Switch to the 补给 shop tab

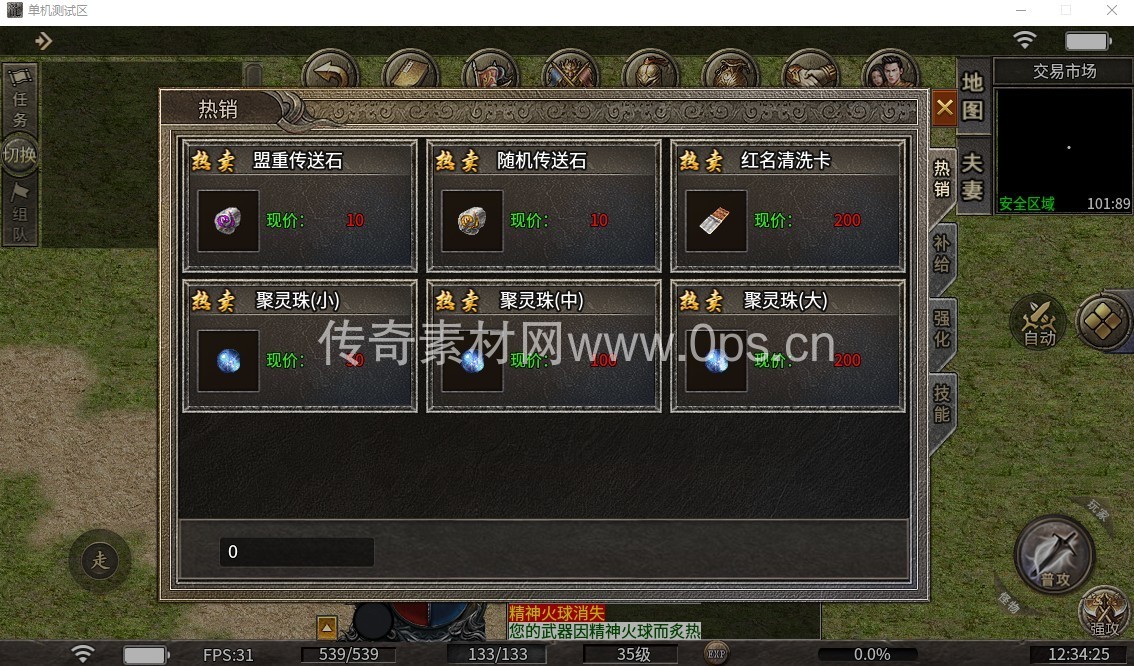coord(942,253)
